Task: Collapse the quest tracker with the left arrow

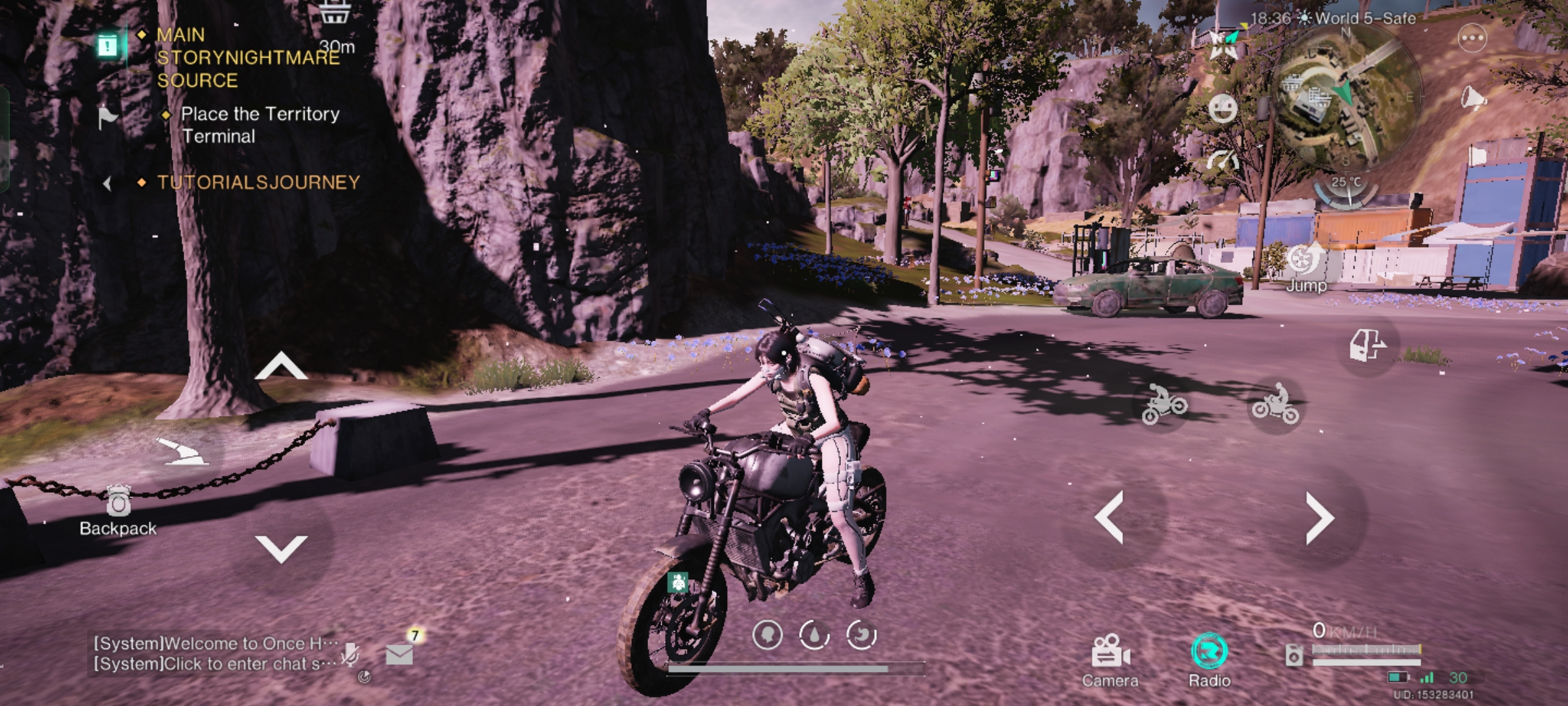Action: 107,184
